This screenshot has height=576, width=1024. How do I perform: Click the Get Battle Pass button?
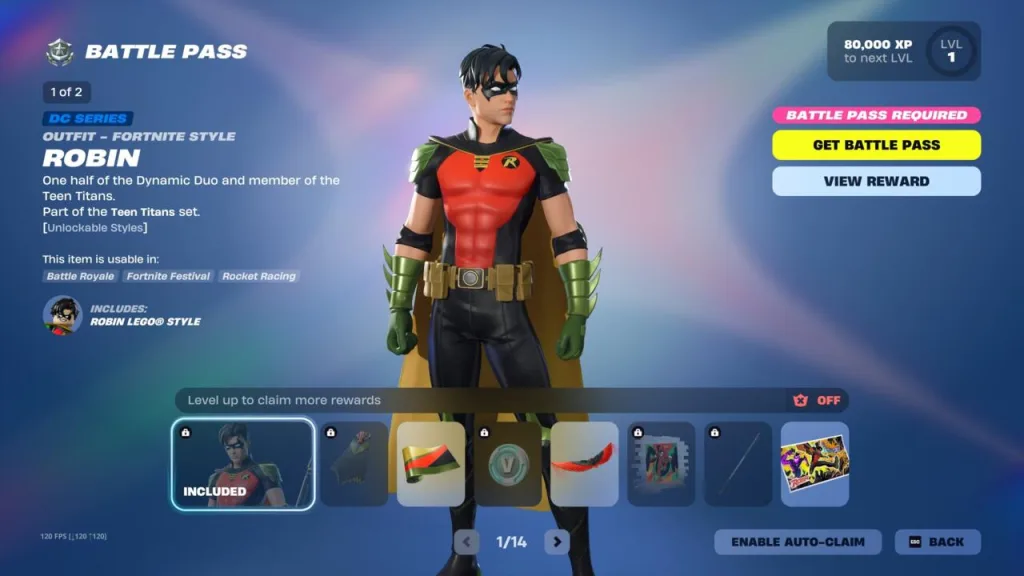(876, 145)
